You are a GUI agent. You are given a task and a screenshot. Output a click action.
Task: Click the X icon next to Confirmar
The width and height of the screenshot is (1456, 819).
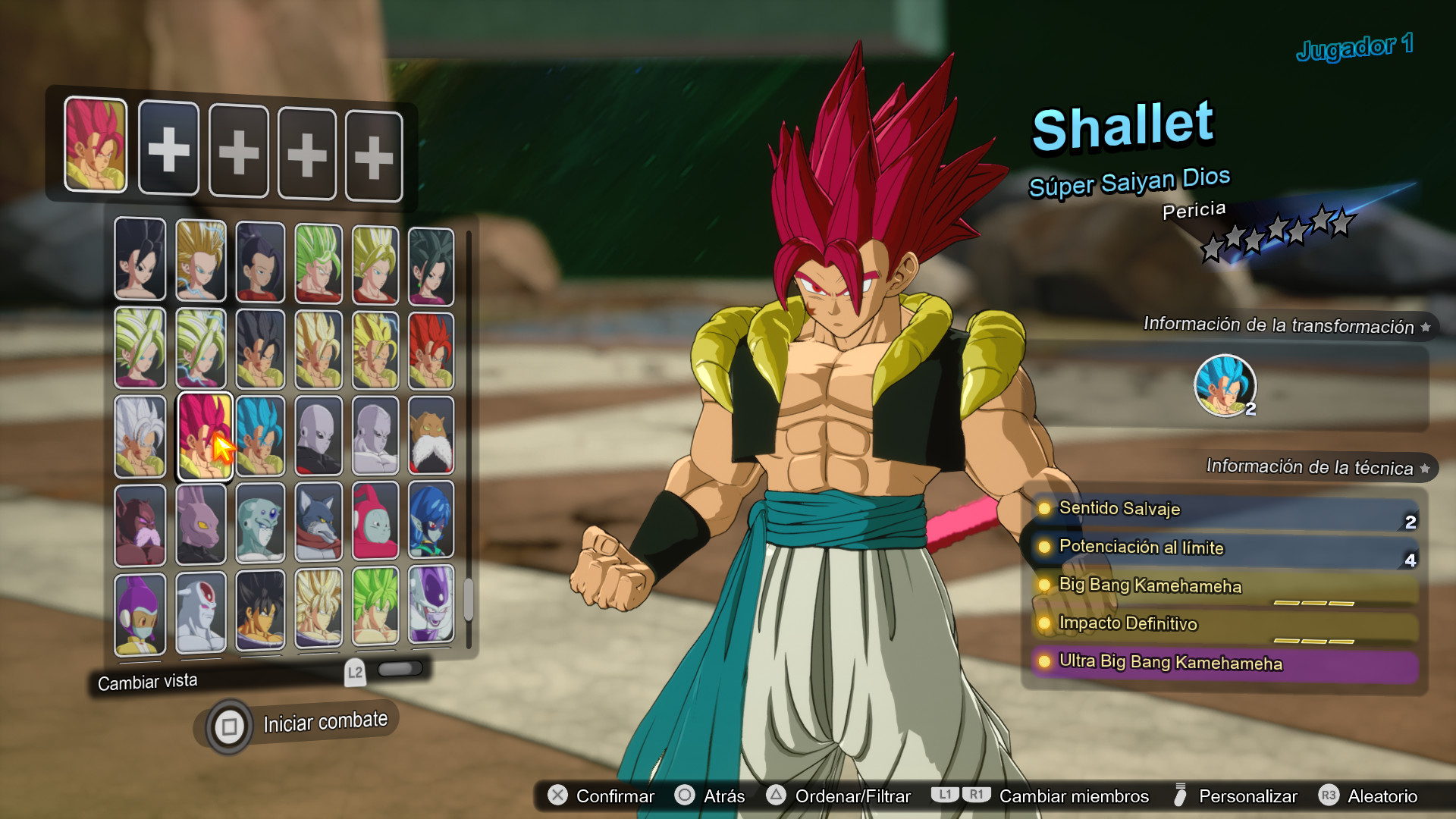point(559,796)
